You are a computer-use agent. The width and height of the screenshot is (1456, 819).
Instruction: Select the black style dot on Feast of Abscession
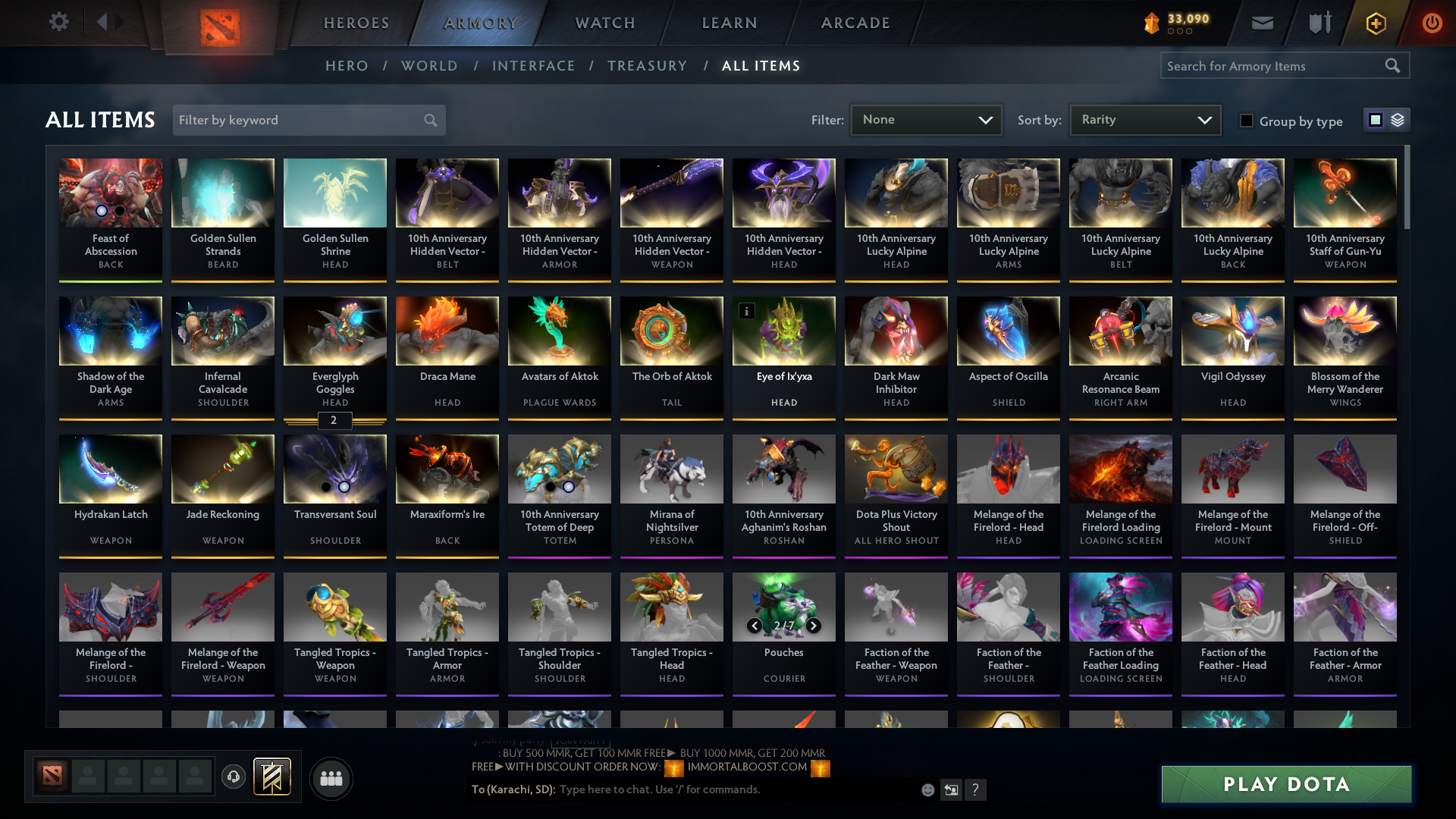[x=119, y=212]
